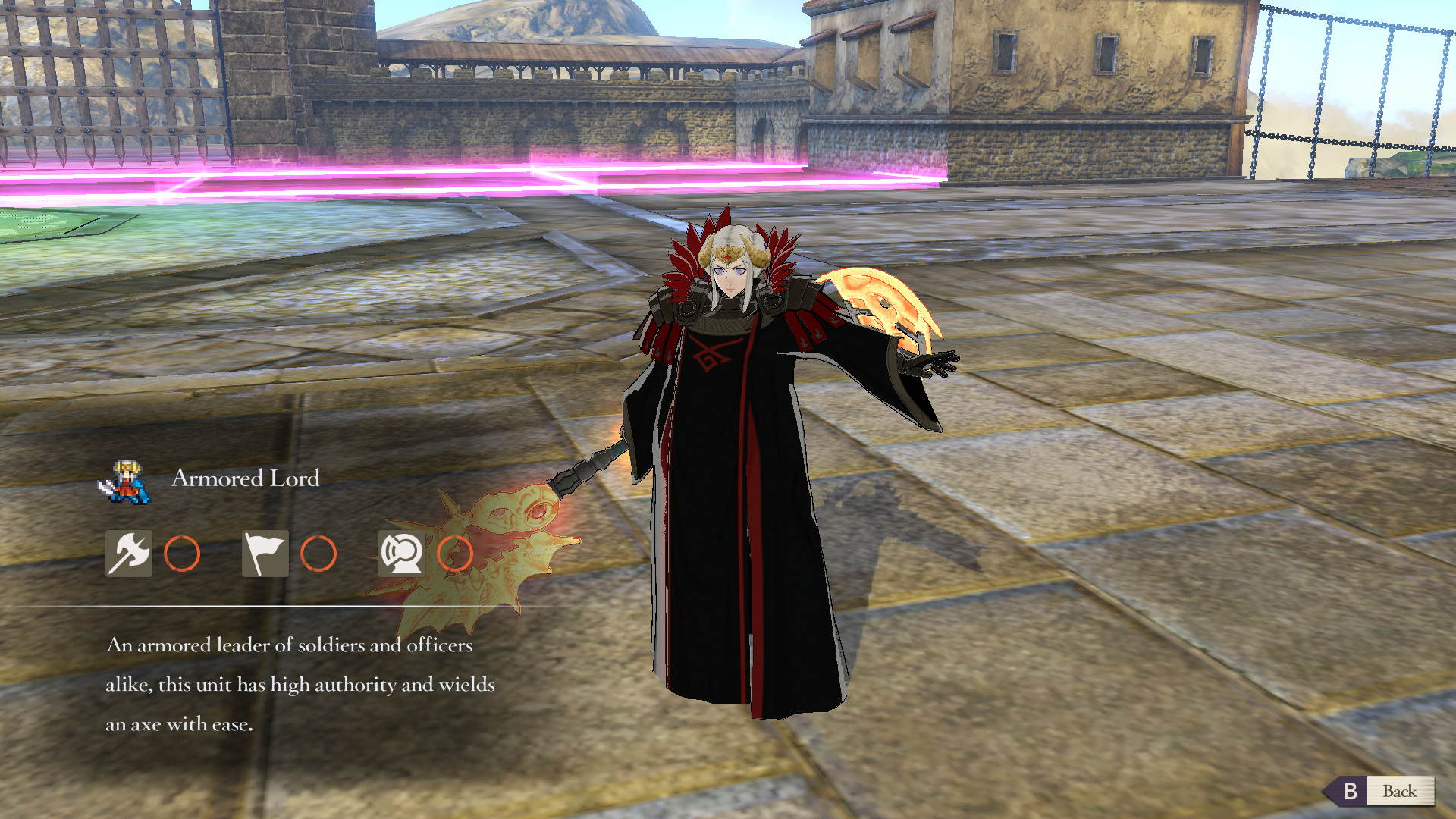Click the flag authority skill icon

click(x=264, y=554)
